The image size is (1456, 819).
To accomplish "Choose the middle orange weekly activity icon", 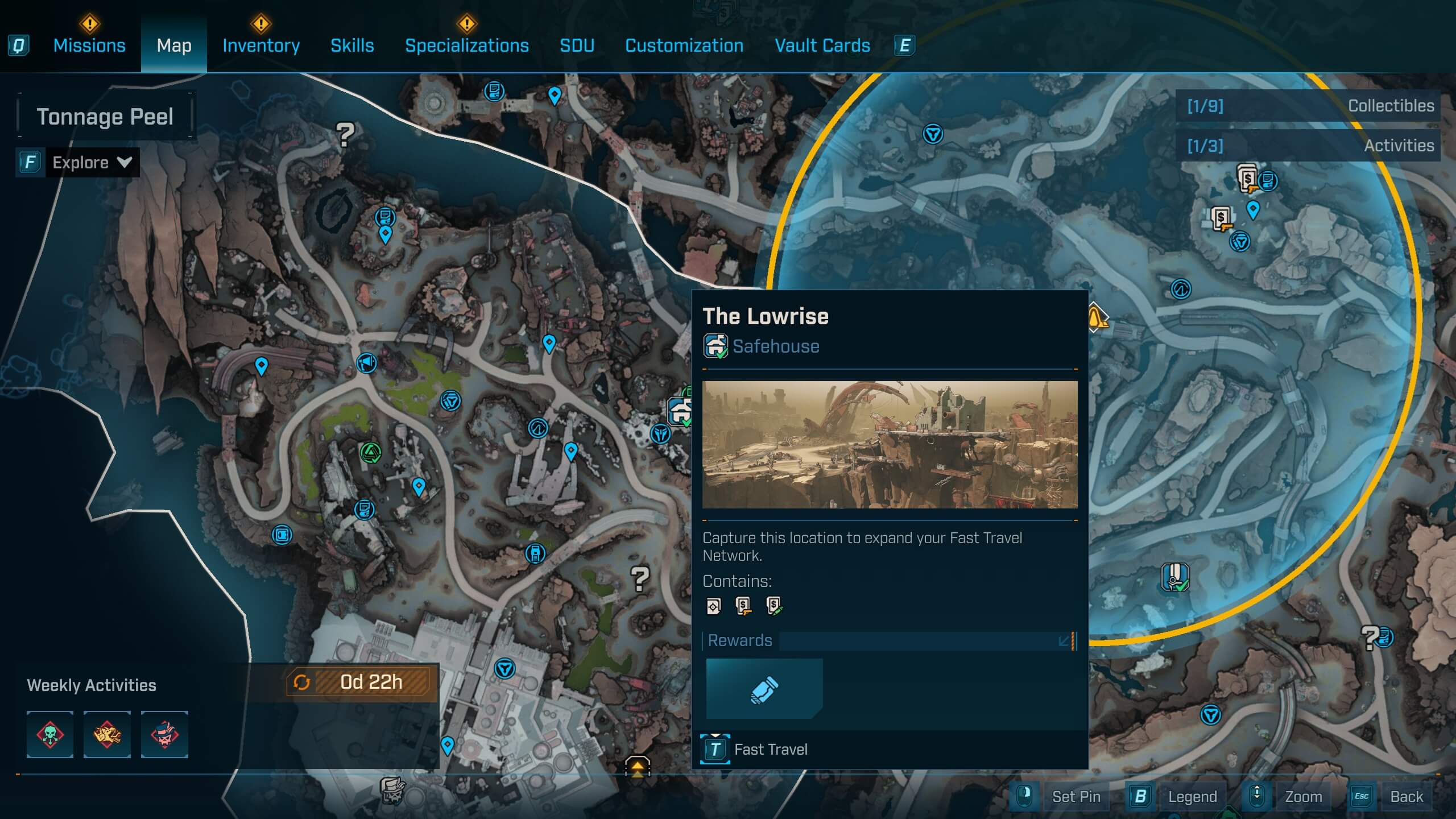I will point(107,734).
